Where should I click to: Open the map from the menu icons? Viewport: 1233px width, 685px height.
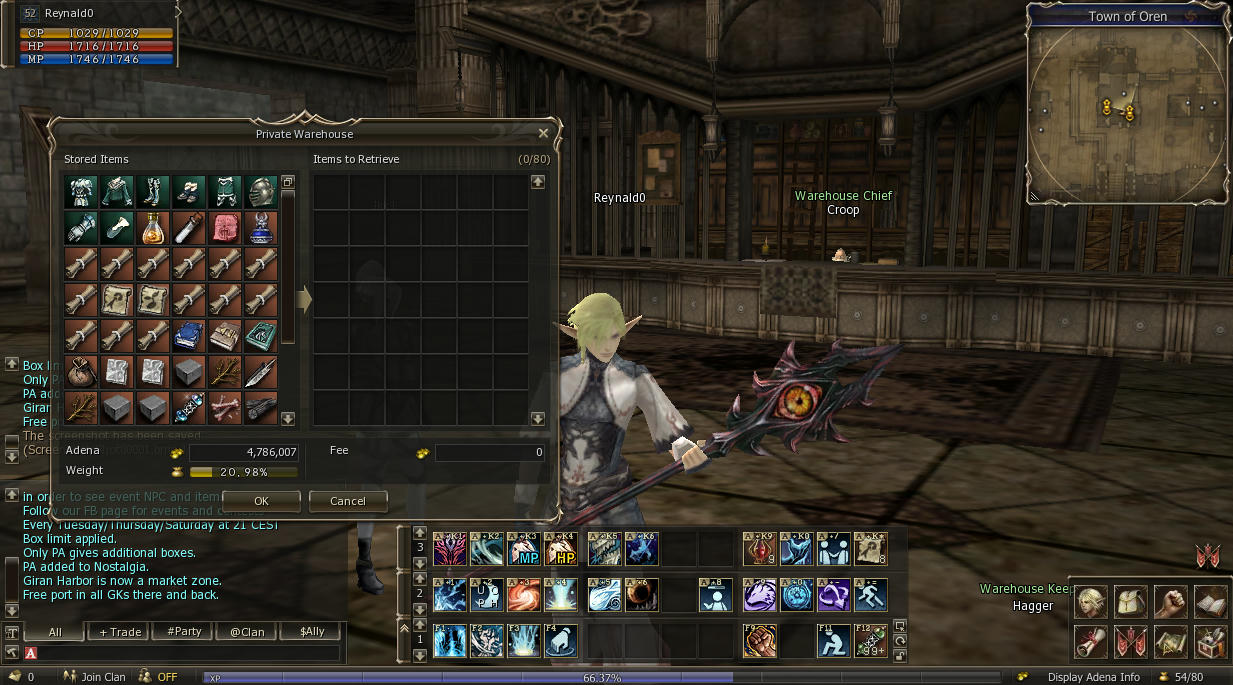click(x=1171, y=641)
